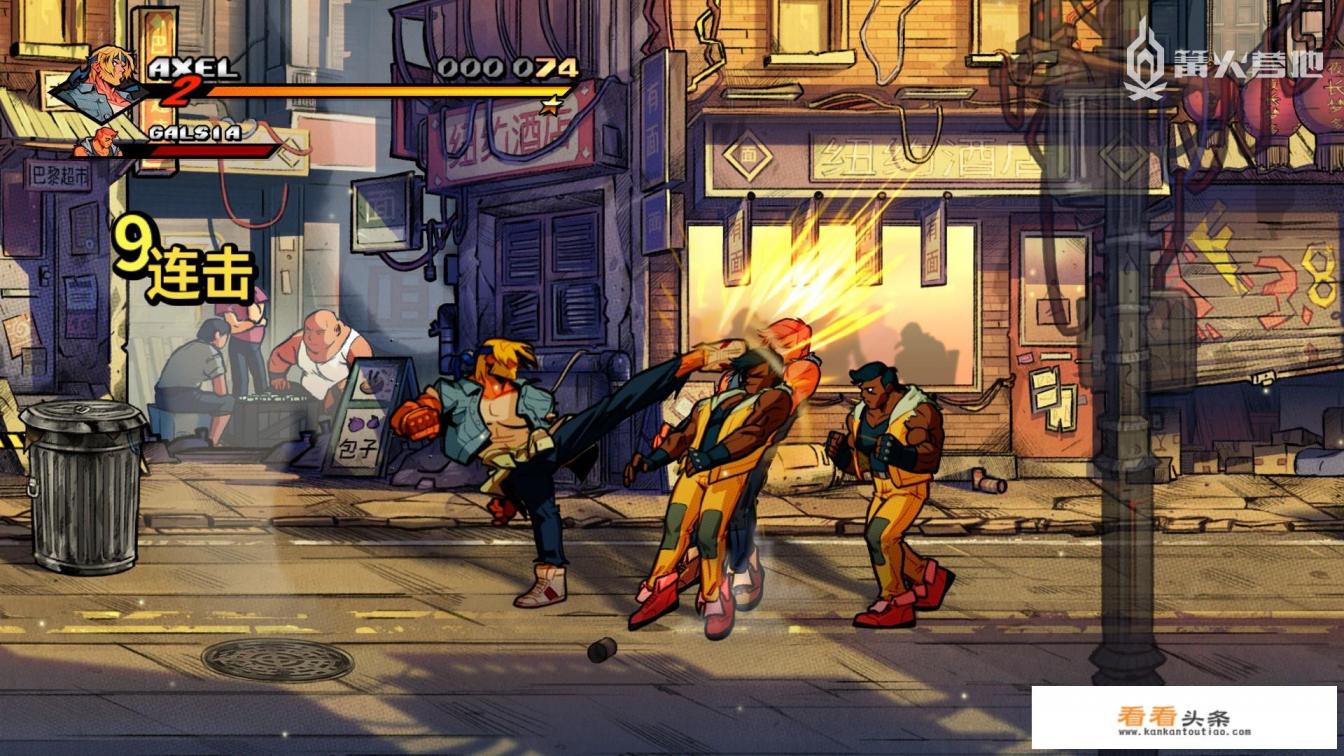Select the Galsia enemy portrait
The image size is (1344, 756).
point(99,144)
